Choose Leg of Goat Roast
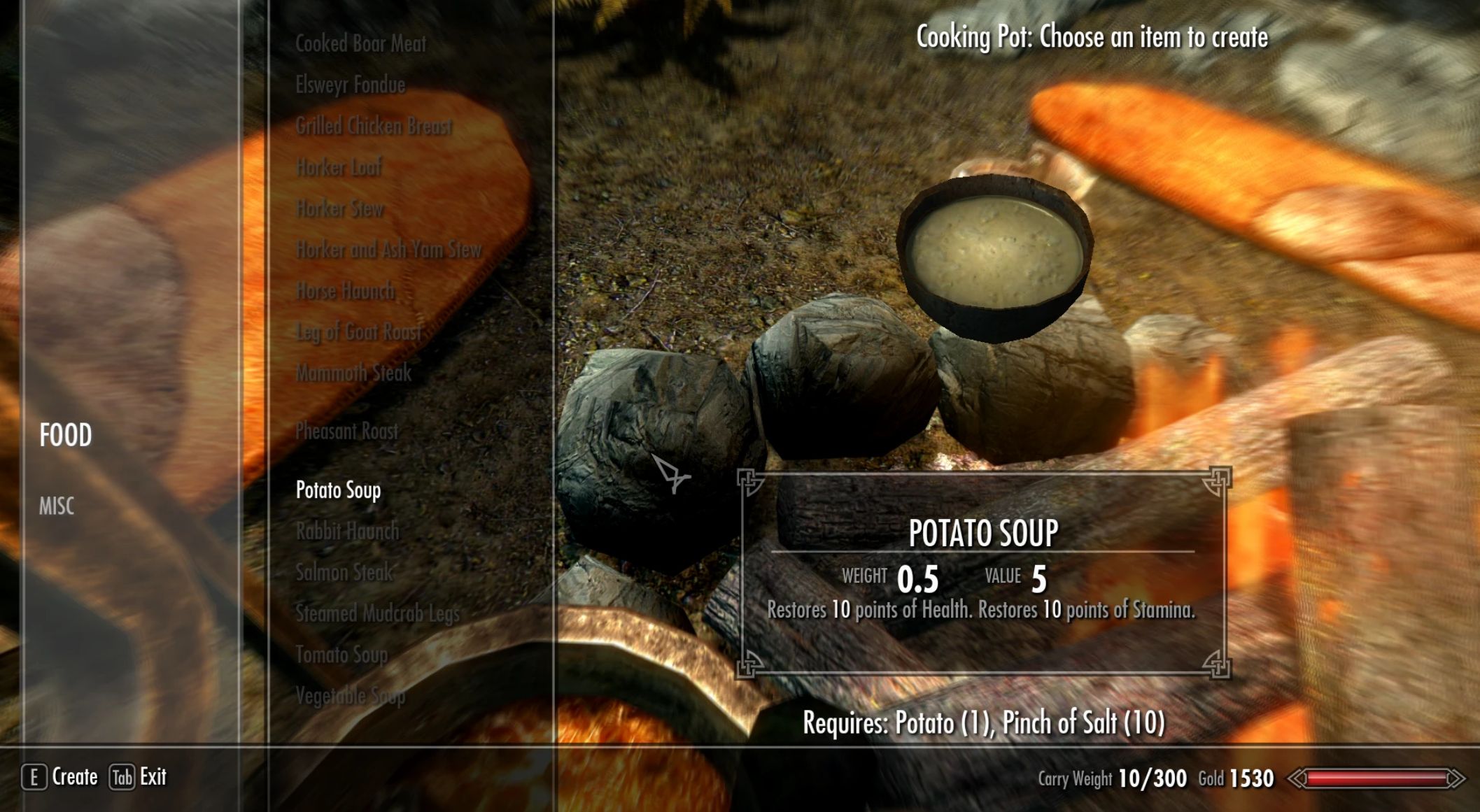1480x812 pixels. [358, 332]
